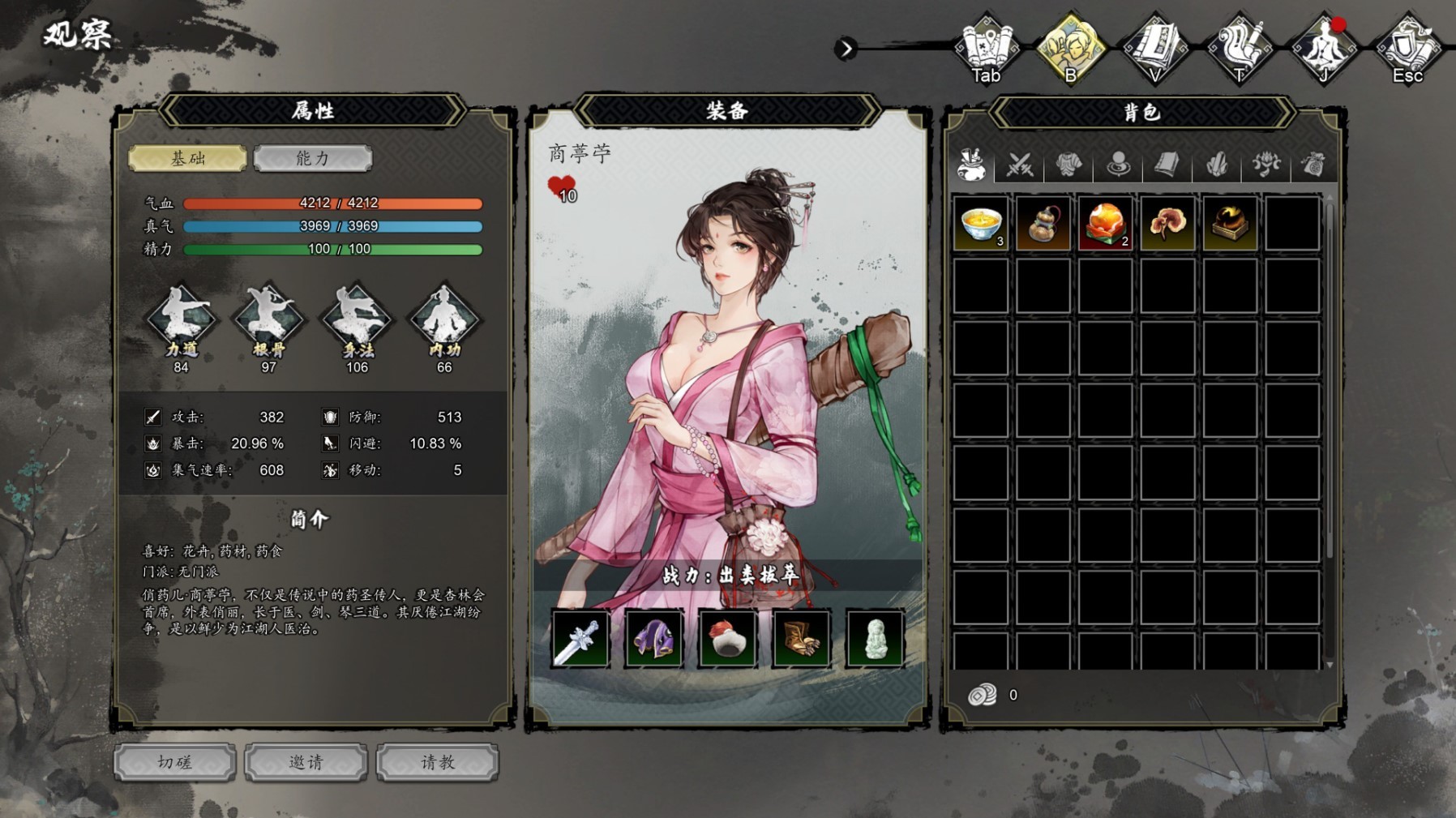The image size is (1456, 818).
Task: Select the orange fruit dish item
Action: pos(1106,223)
